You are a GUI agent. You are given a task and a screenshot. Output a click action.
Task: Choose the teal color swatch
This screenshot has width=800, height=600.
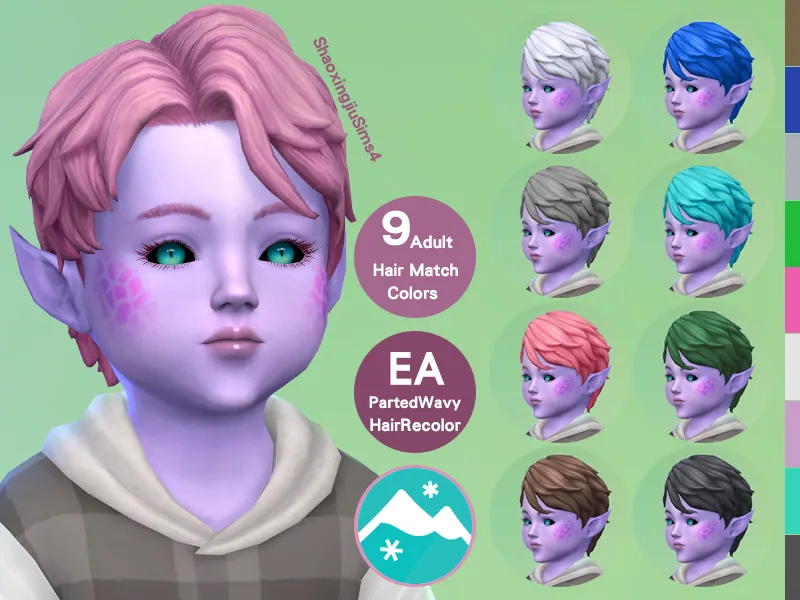pyautogui.click(x=792, y=500)
